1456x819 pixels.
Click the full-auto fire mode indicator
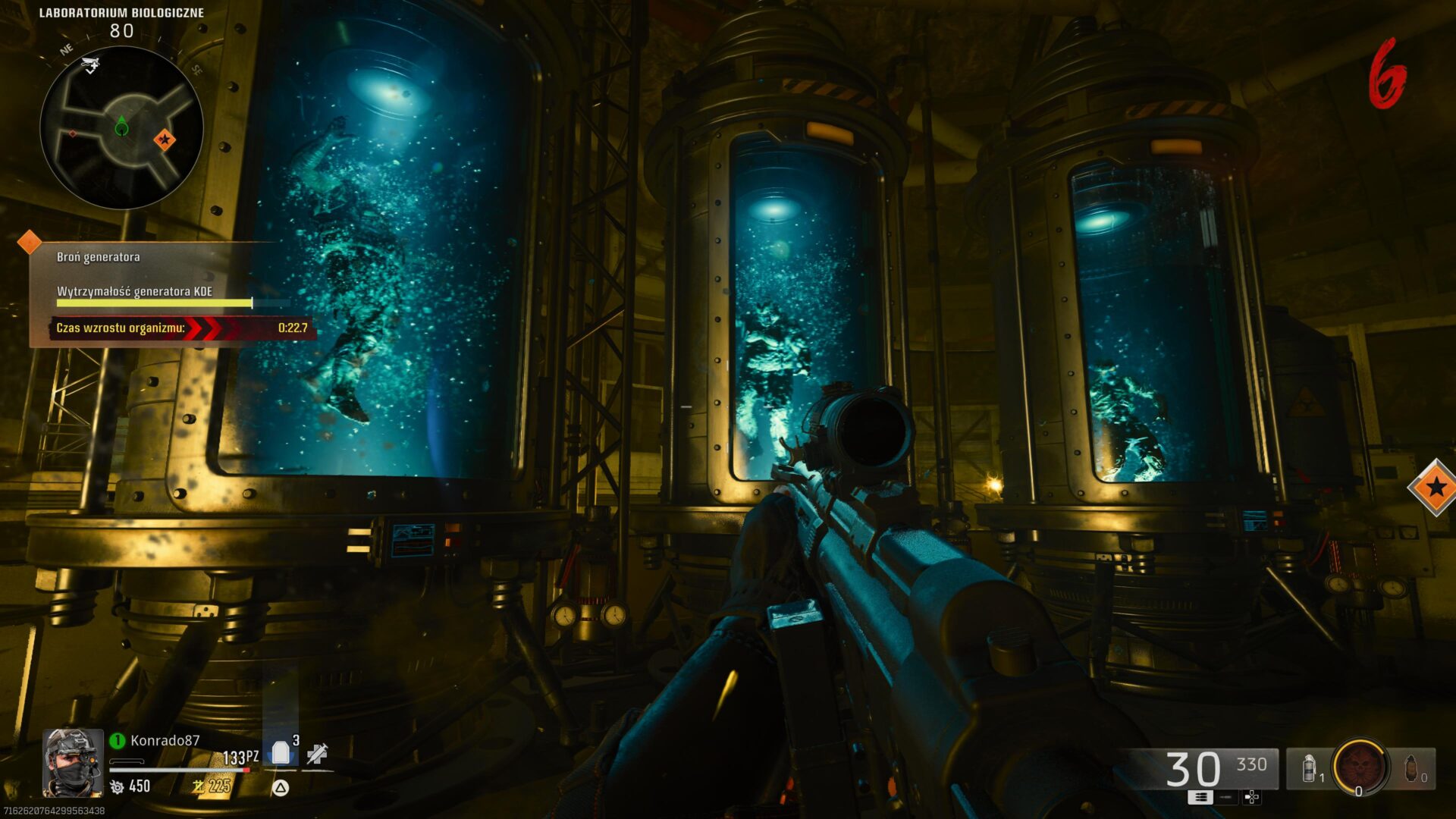tap(1200, 797)
